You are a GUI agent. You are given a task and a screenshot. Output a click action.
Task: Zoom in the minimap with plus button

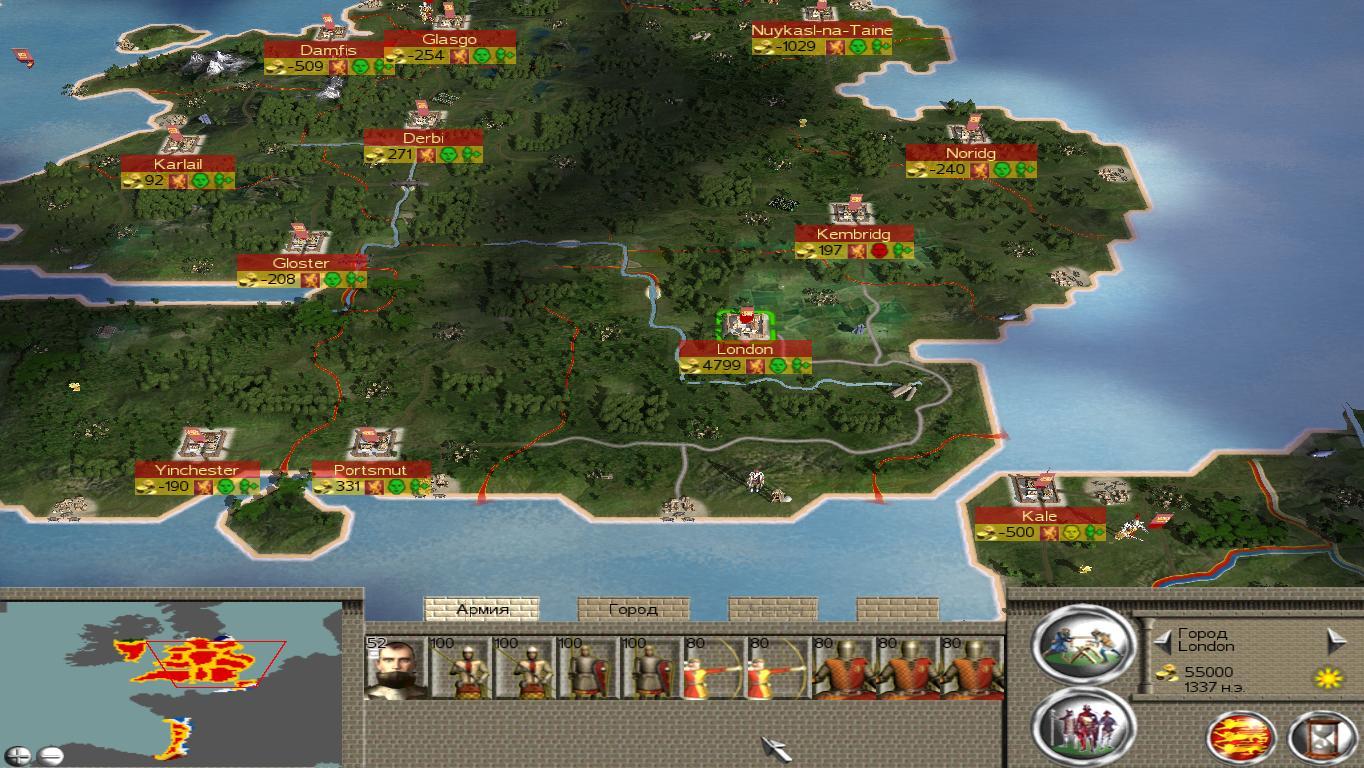coord(18,755)
